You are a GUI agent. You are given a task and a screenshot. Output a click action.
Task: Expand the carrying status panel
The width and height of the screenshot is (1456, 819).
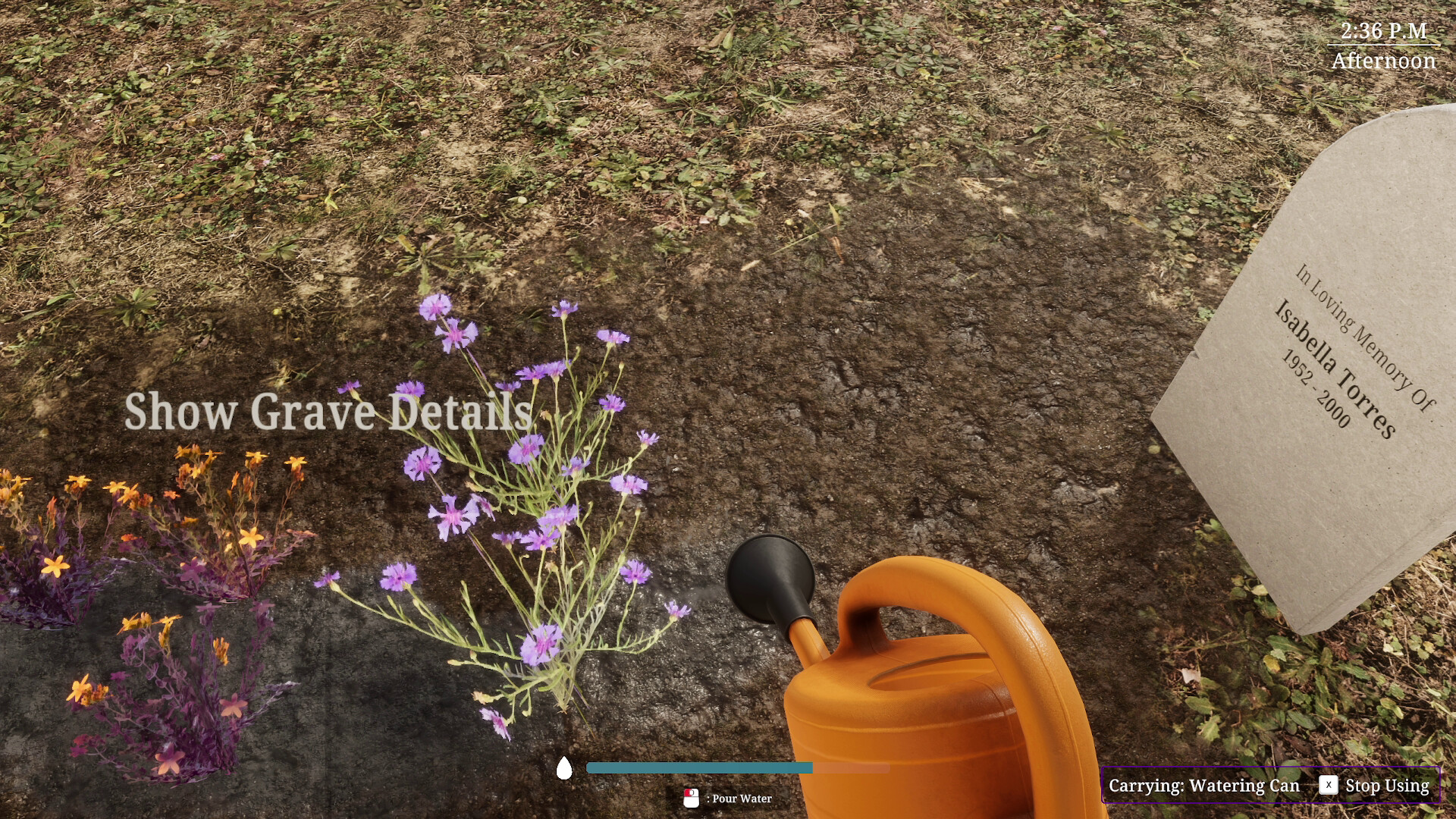pyautogui.click(x=1271, y=785)
